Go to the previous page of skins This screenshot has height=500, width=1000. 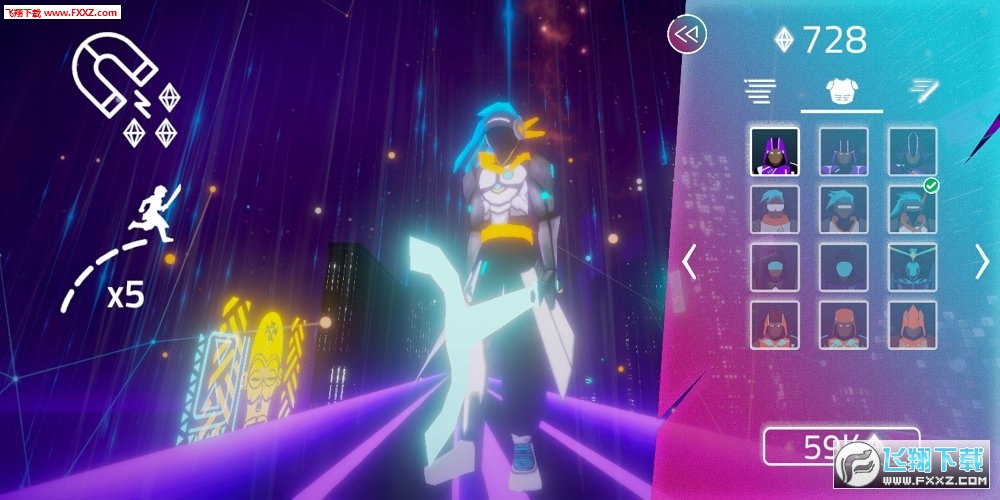(x=689, y=262)
